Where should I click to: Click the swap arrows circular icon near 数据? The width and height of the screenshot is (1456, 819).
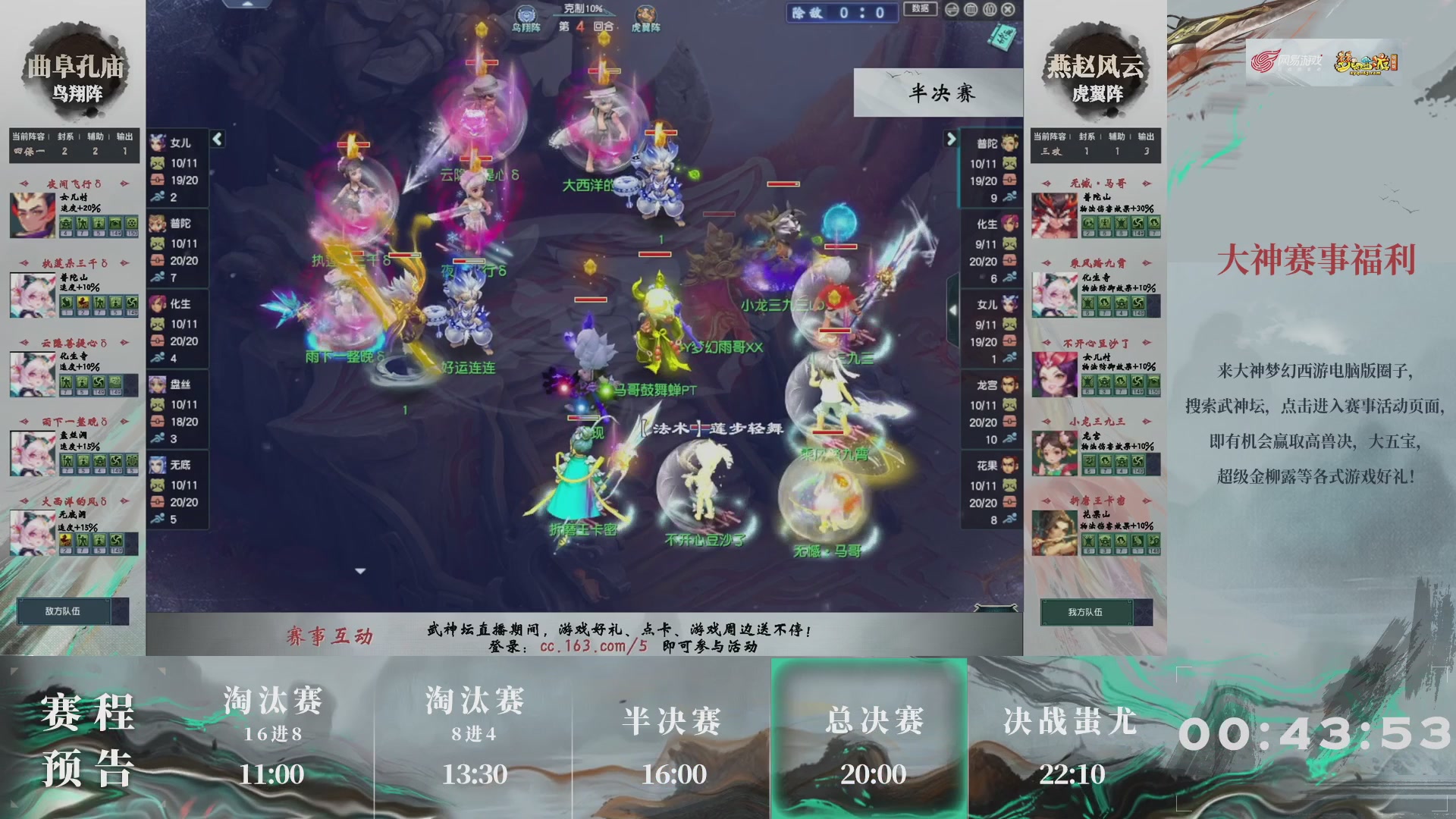tap(952, 9)
